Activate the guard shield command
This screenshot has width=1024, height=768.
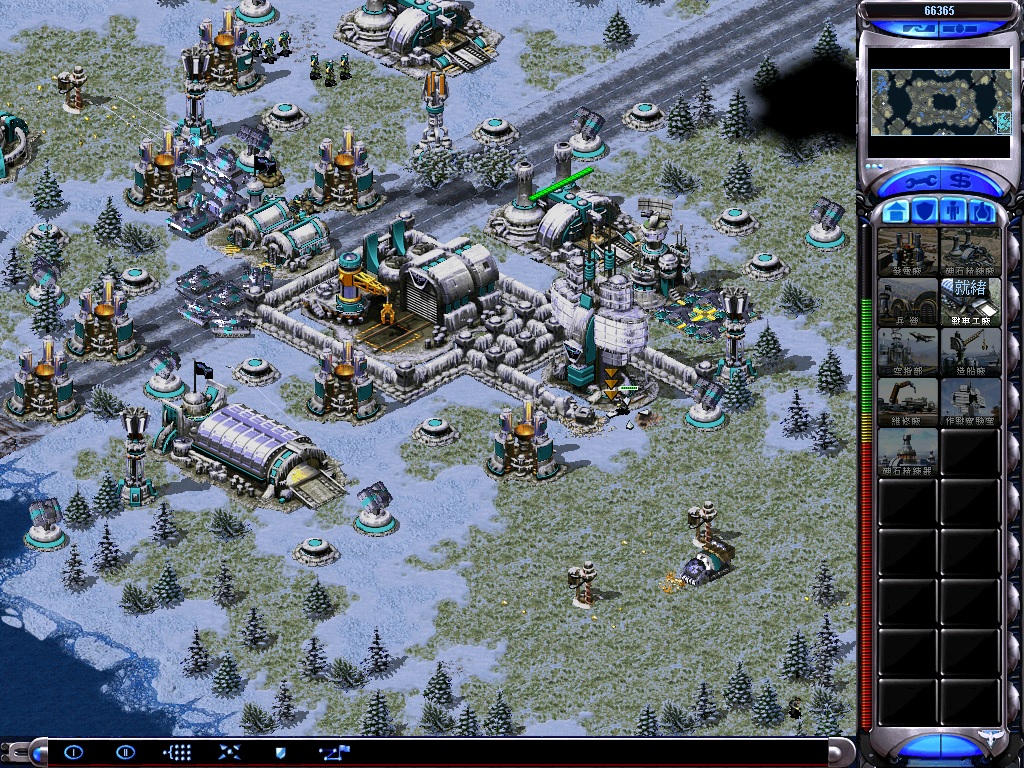pyautogui.click(x=280, y=751)
